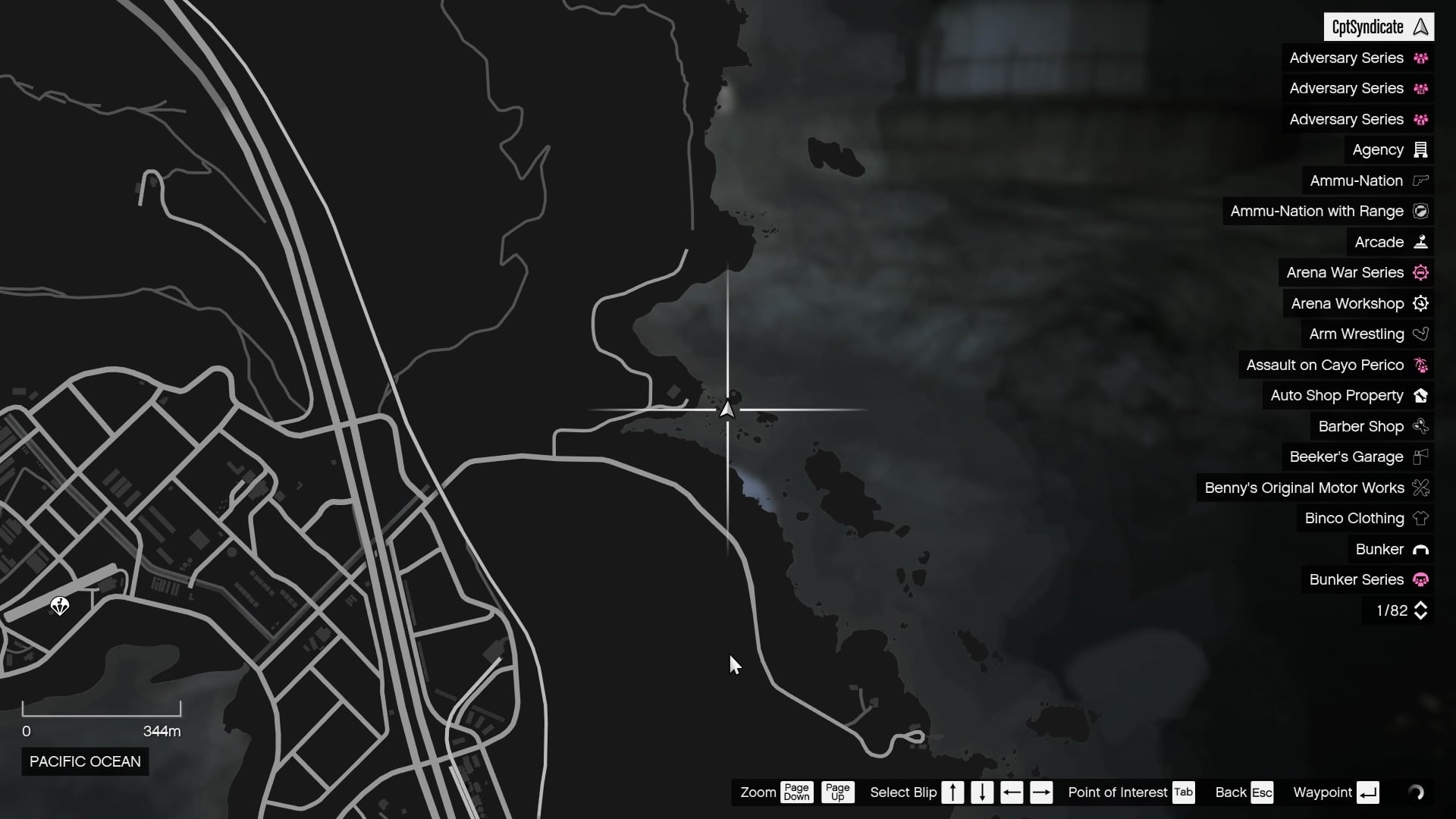Click the Barber Shop scissors icon

pyautogui.click(x=1420, y=426)
